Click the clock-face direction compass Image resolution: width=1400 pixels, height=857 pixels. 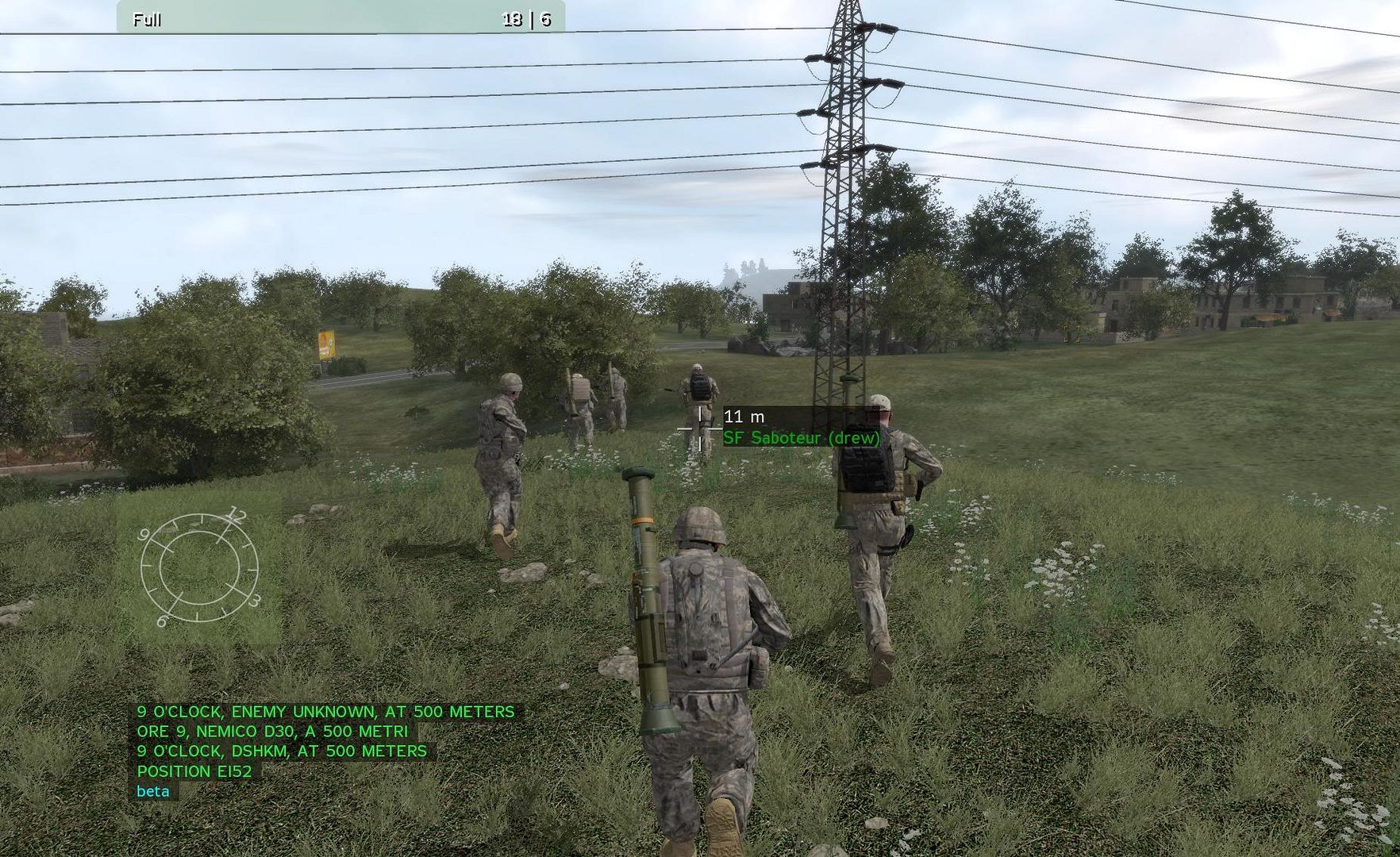pos(199,568)
